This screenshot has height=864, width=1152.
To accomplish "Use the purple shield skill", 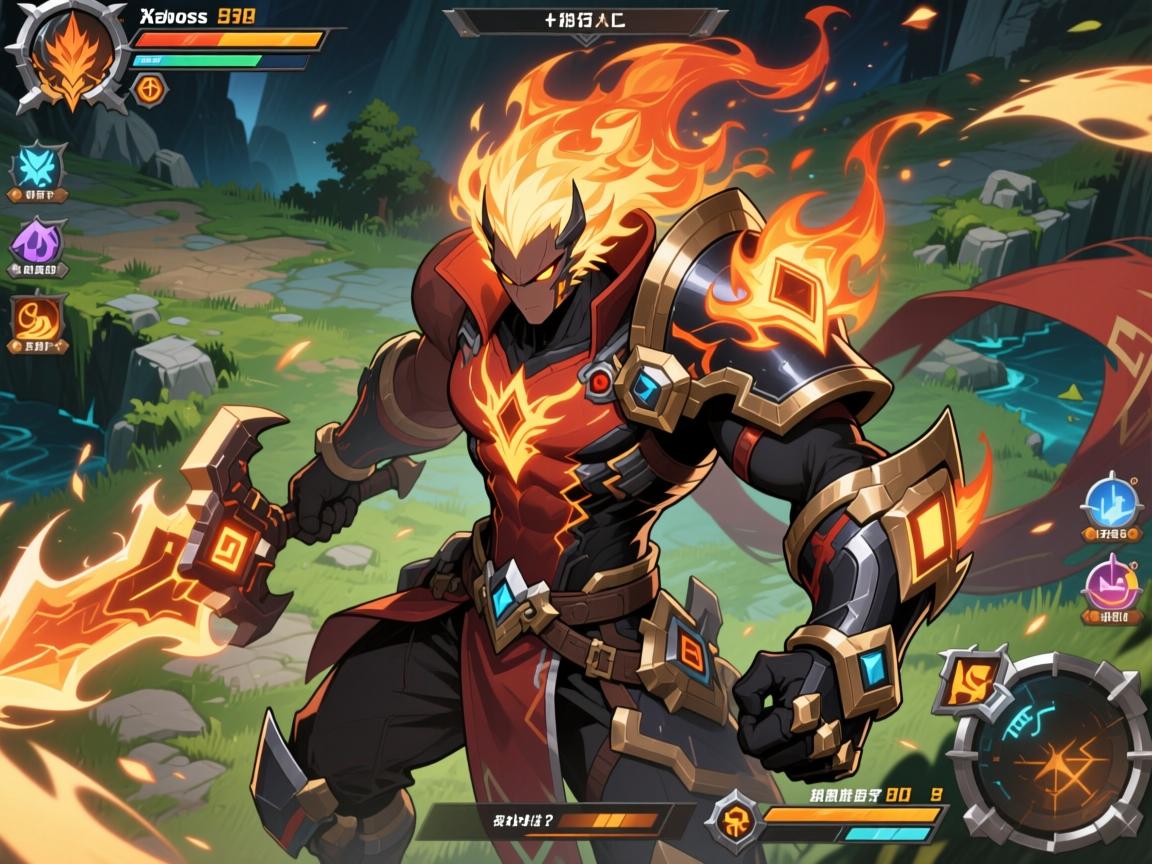I will (38, 240).
